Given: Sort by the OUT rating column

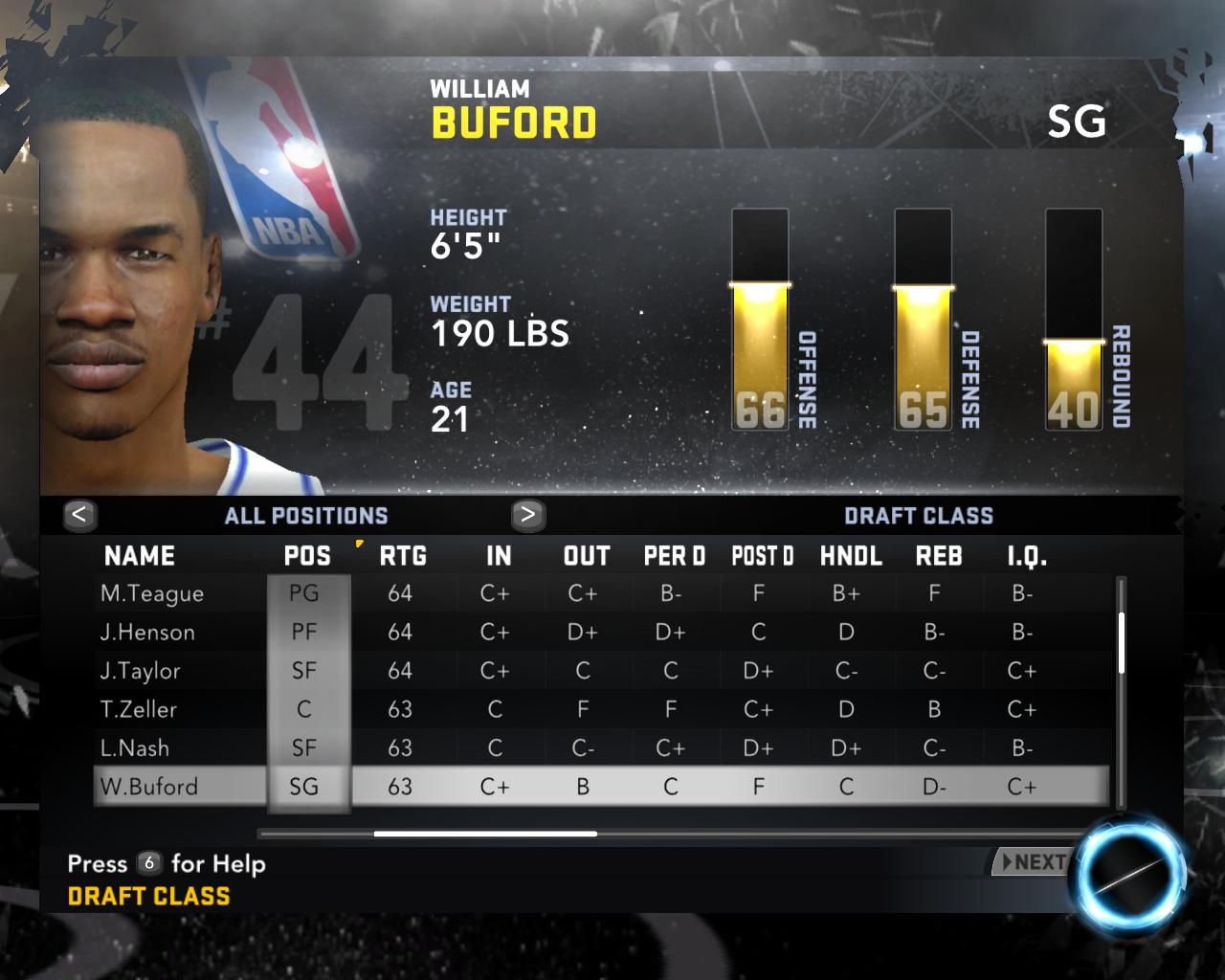Looking at the screenshot, I should [587, 556].
